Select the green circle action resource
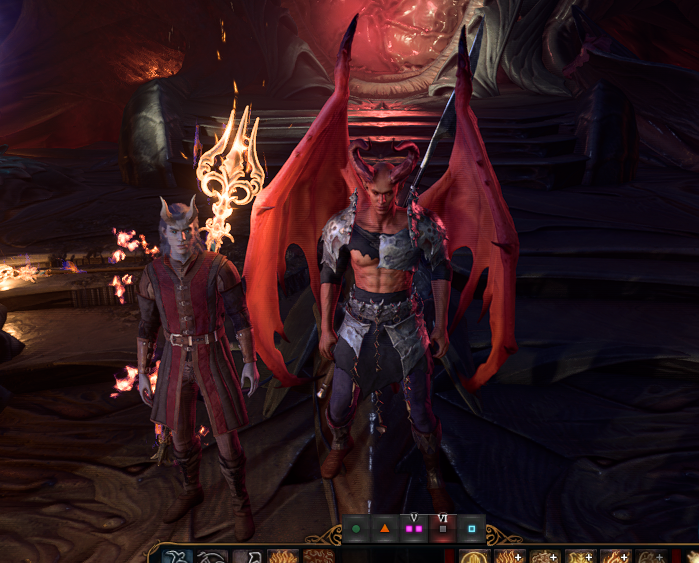The width and height of the screenshot is (699, 563). pos(356,528)
